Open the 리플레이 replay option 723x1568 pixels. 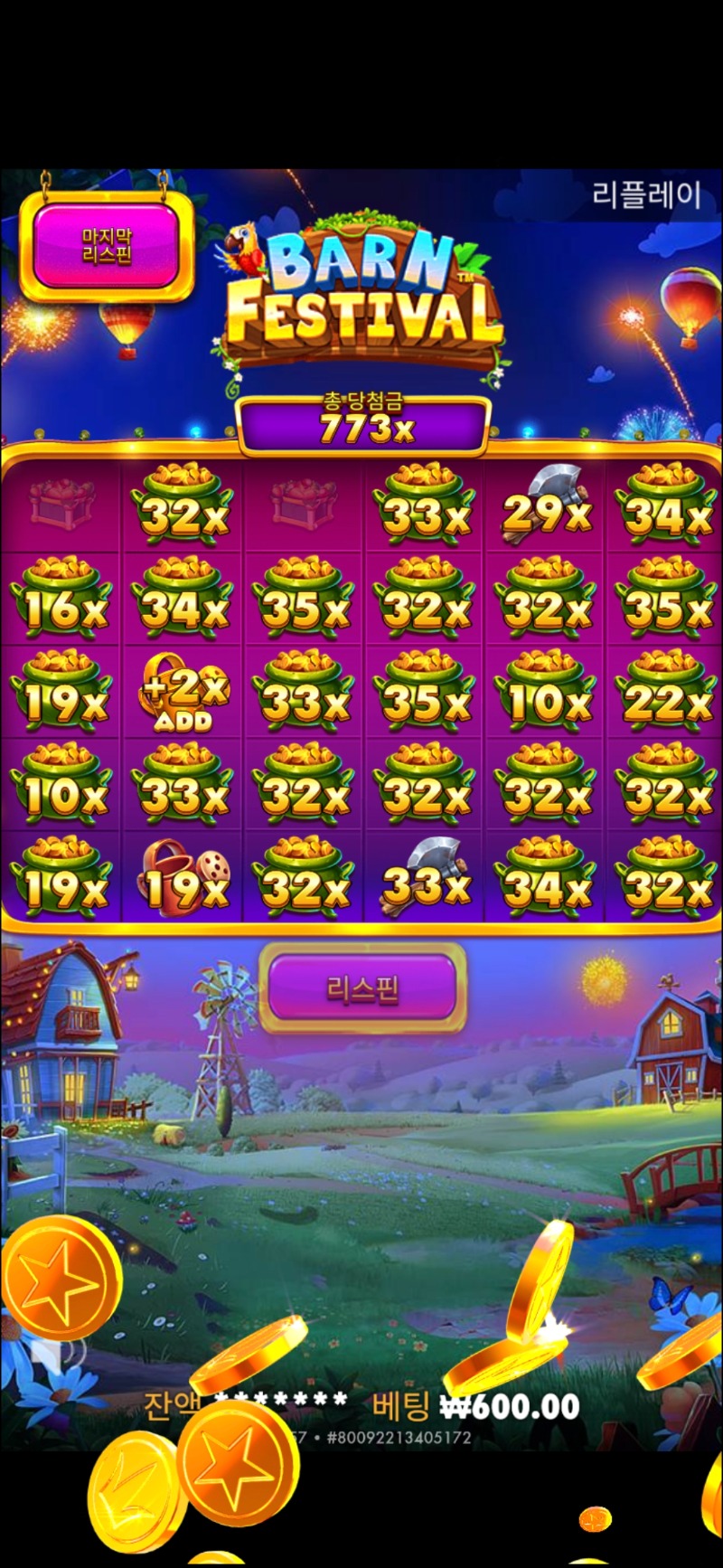[646, 194]
